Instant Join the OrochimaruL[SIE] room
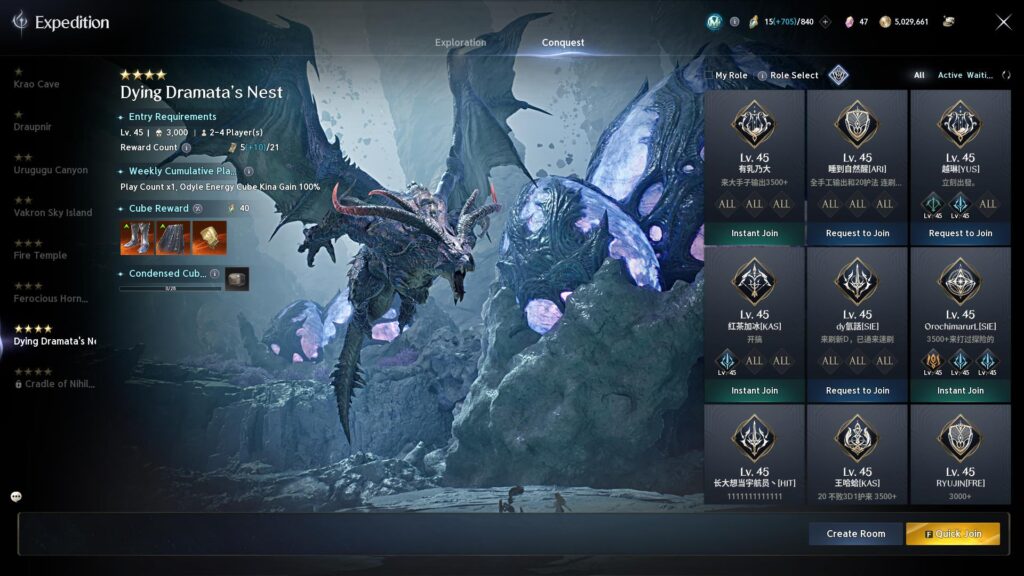The image size is (1024, 576). point(960,390)
